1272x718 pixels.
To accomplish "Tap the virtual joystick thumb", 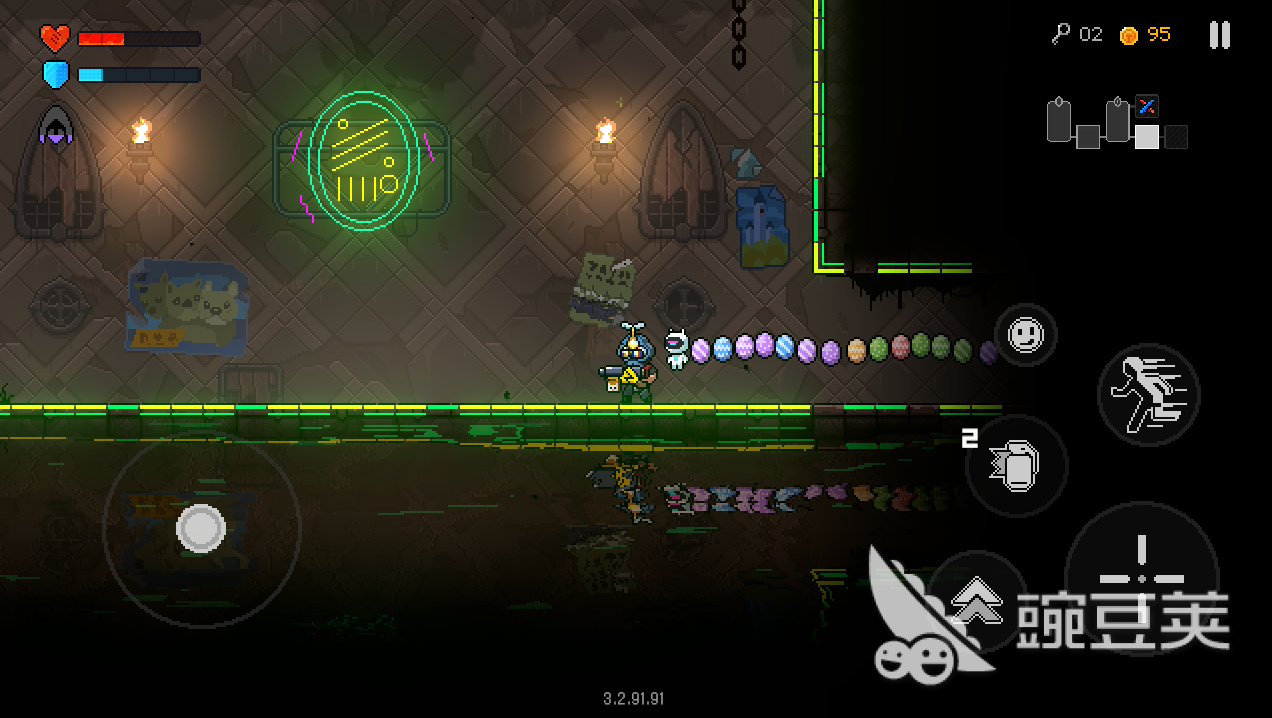I will [201, 528].
